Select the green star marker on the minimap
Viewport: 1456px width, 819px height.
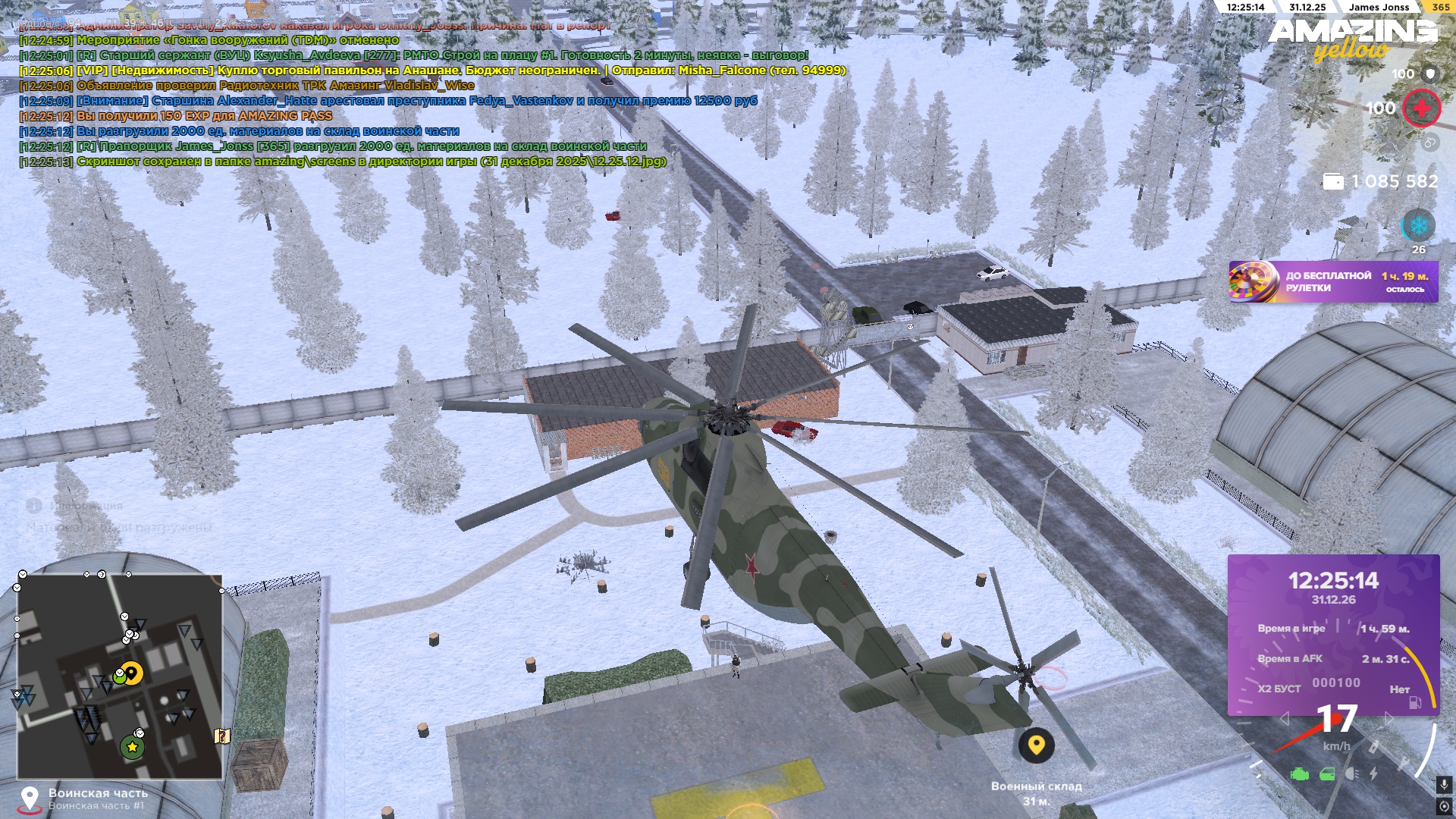(x=132, y=747)
